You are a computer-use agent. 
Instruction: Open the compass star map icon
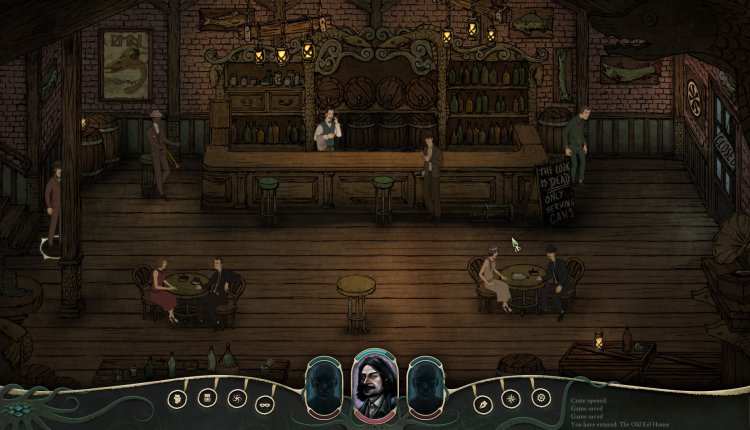[x=512, y=400]
